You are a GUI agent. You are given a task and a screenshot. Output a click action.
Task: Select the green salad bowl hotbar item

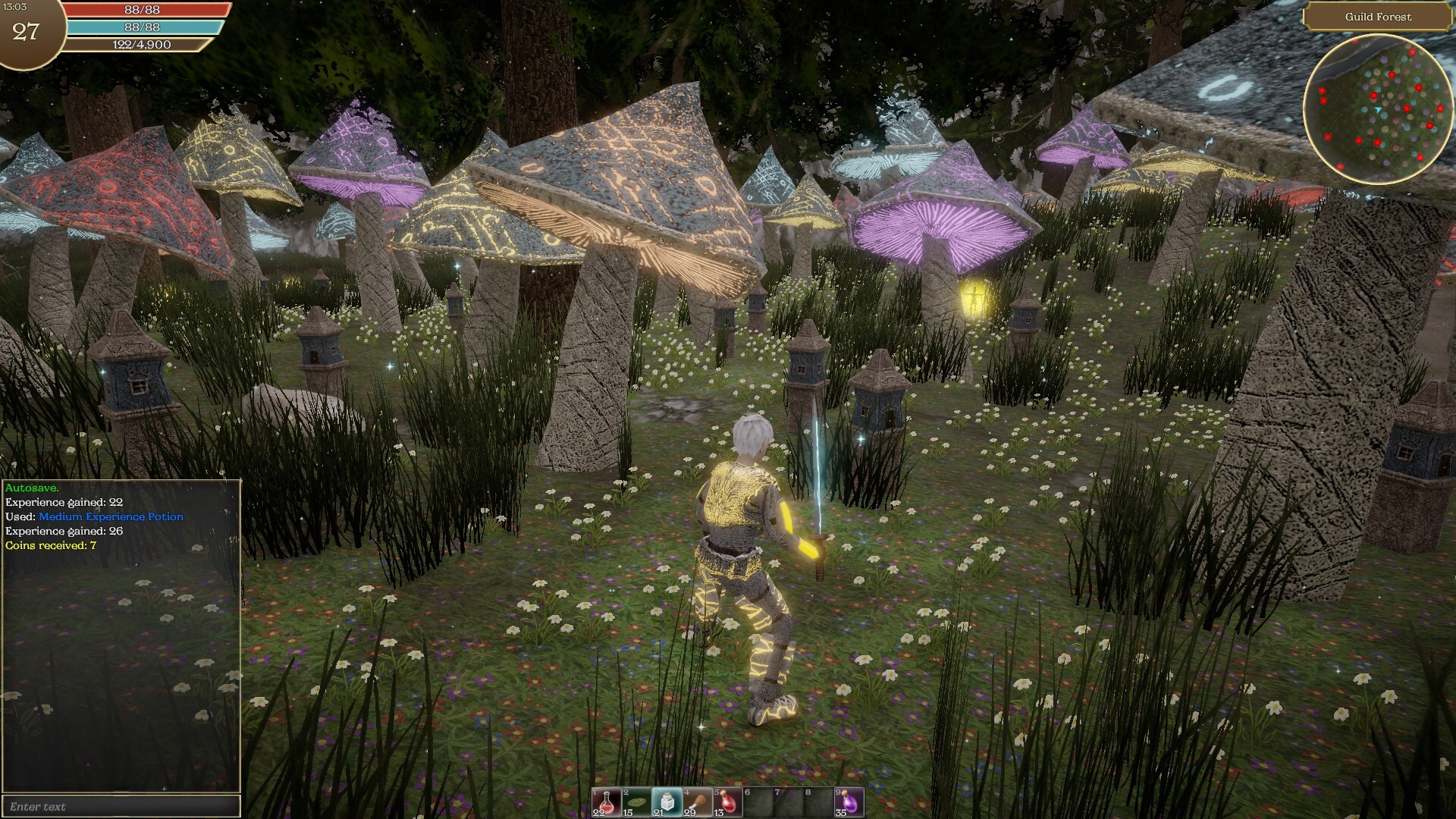pos(636,802)
